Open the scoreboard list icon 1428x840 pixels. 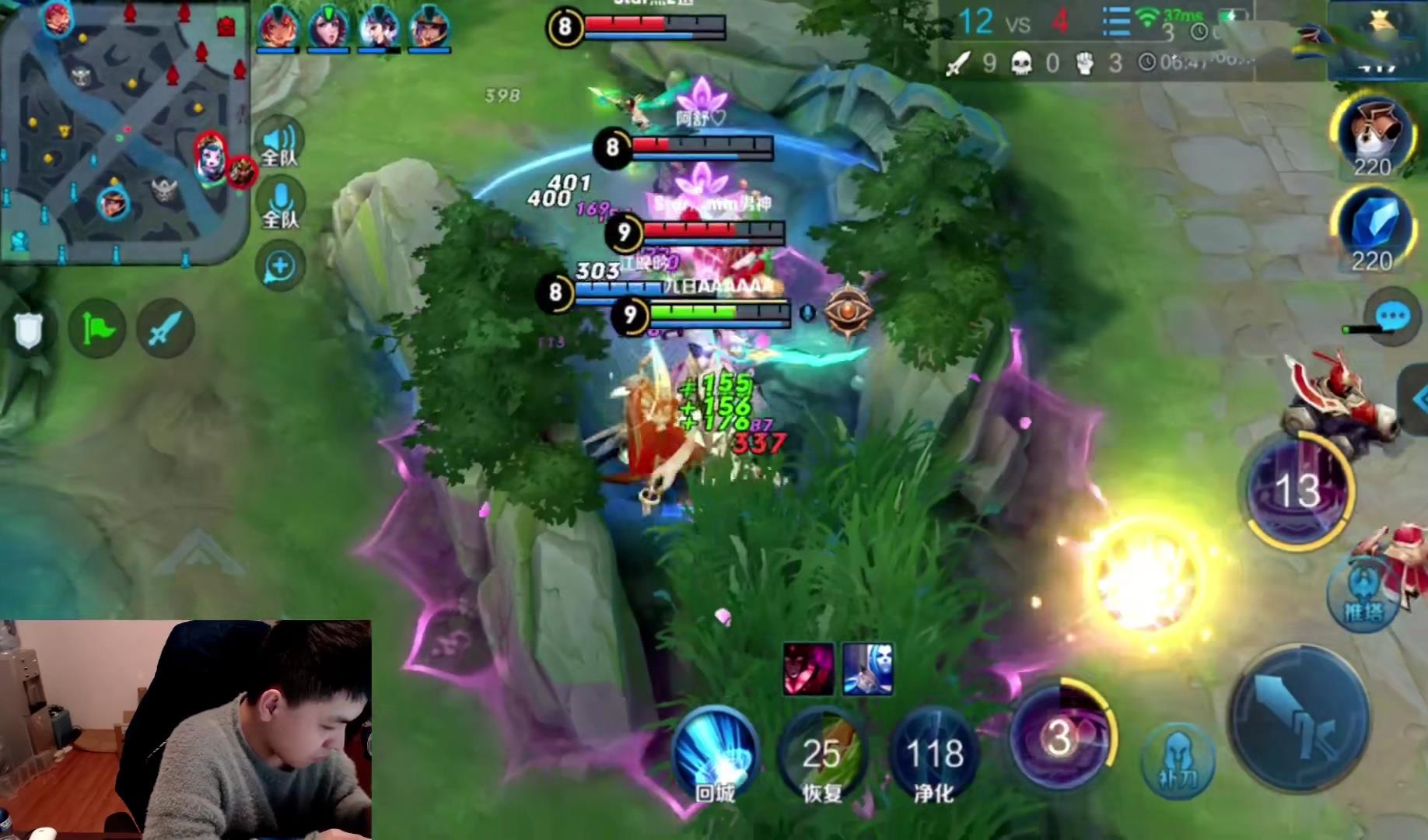(x=1115, y=22)
